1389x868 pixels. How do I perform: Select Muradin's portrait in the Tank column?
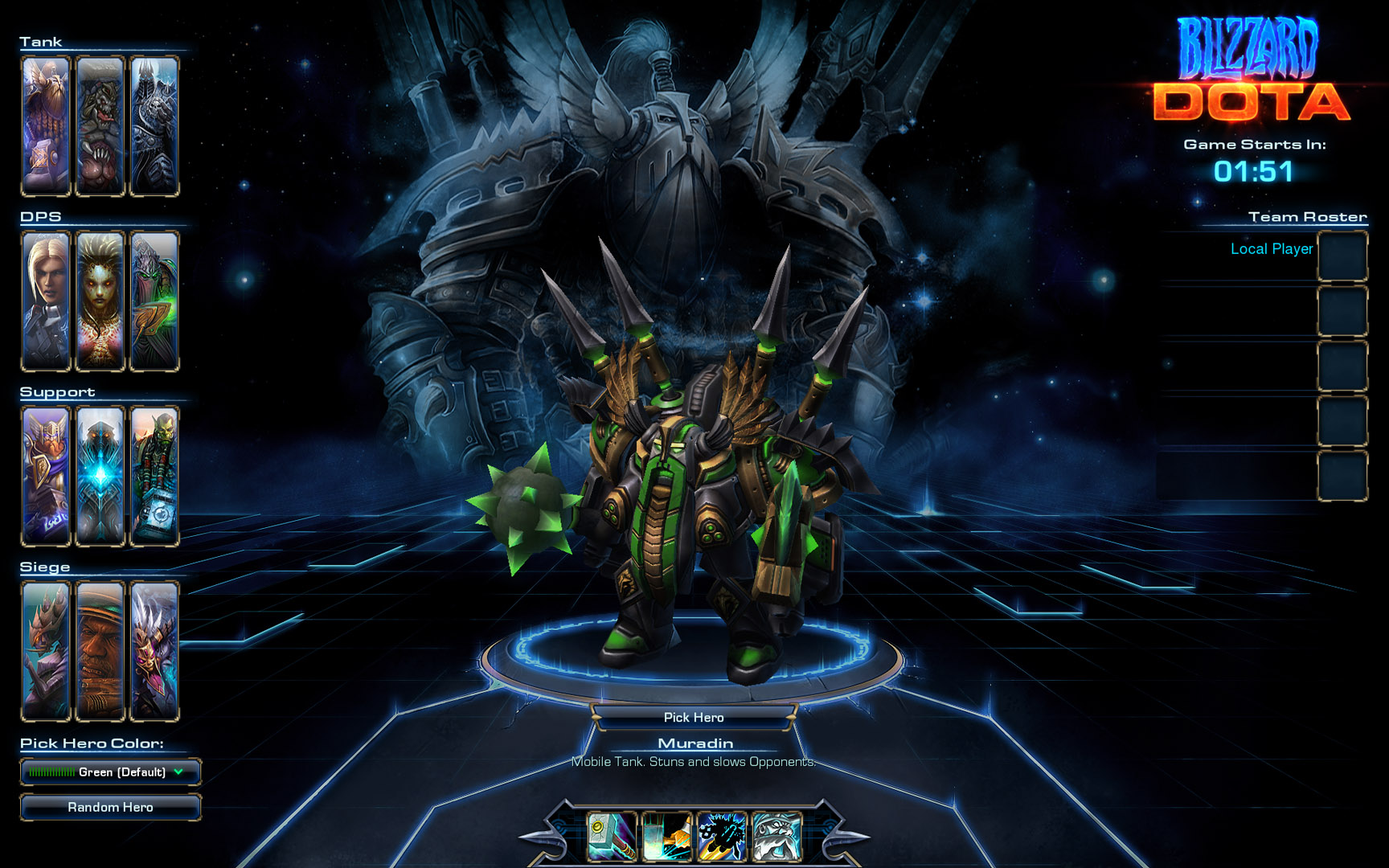tap(45, 123)
